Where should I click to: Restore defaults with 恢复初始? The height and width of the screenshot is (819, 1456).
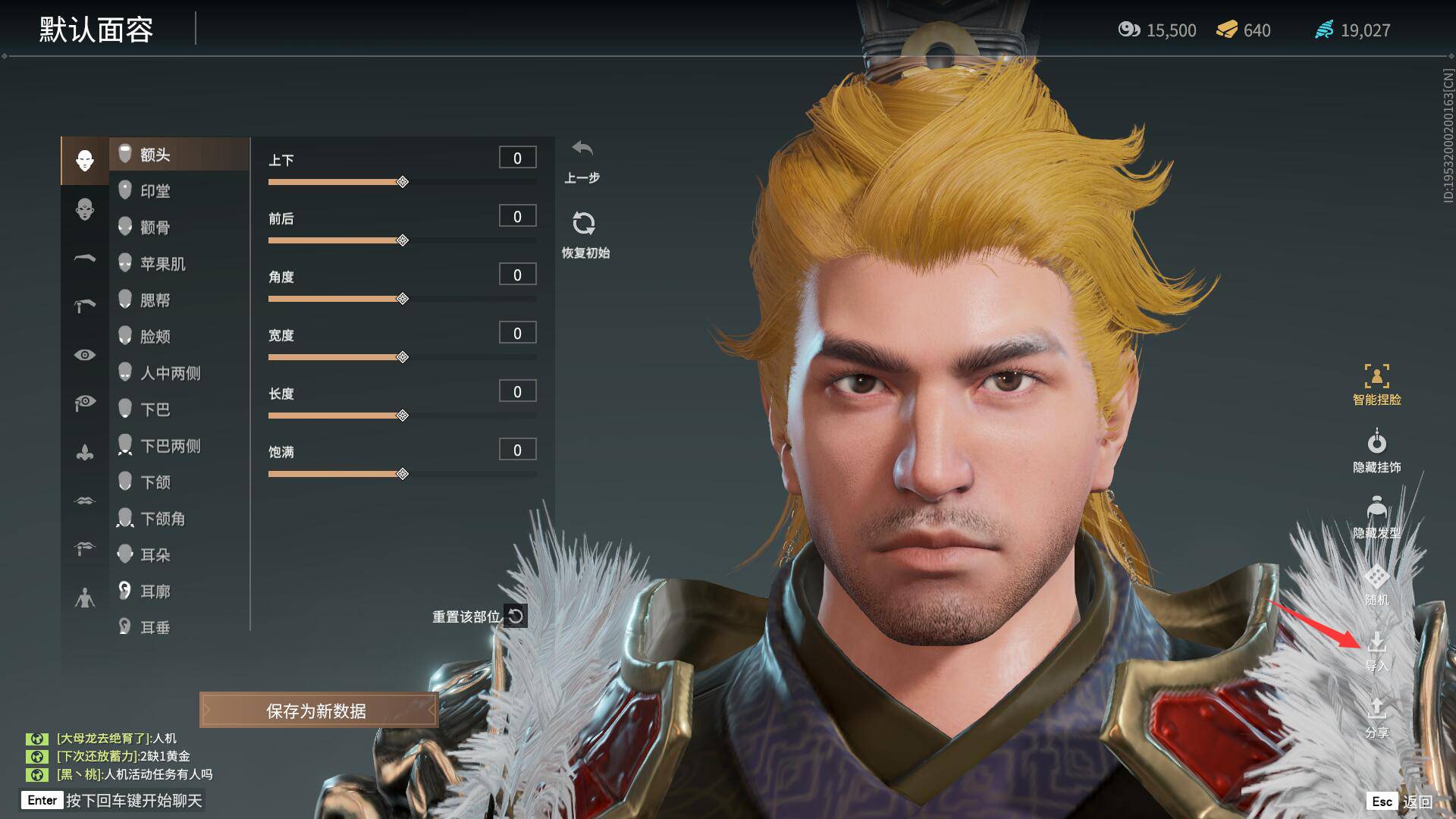click(584, 233)
